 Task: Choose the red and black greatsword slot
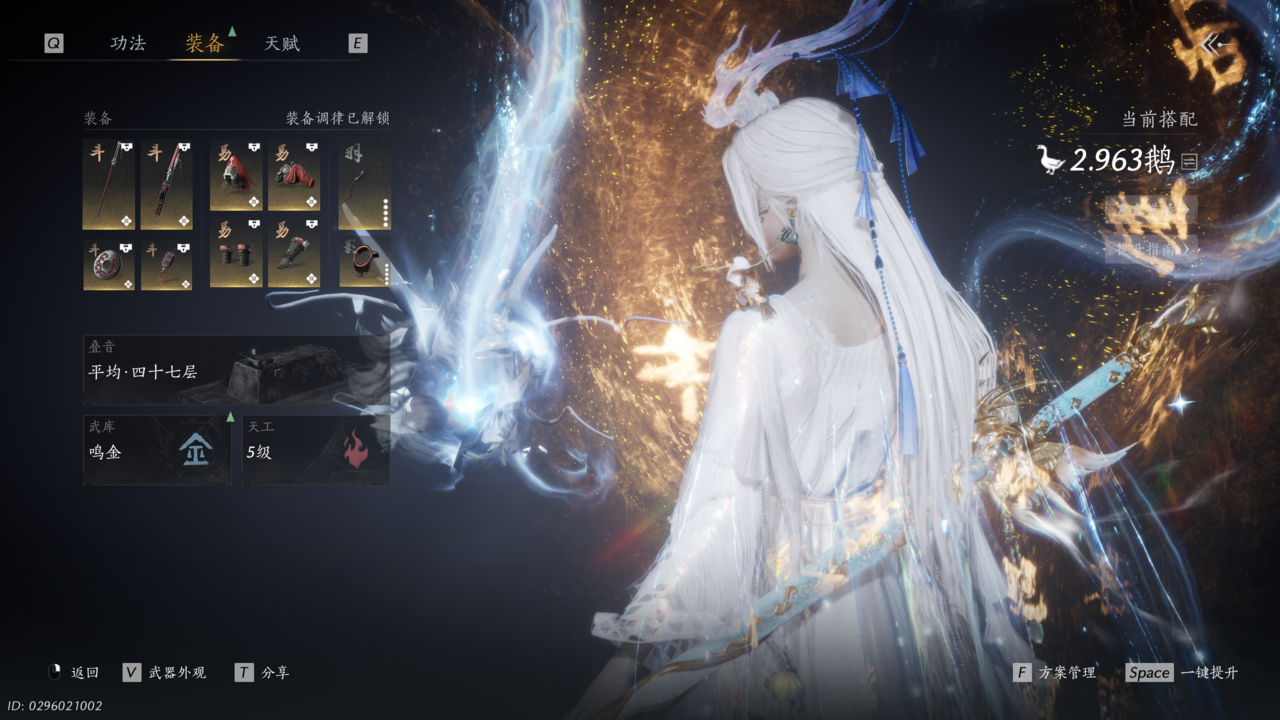coord(166,185)
